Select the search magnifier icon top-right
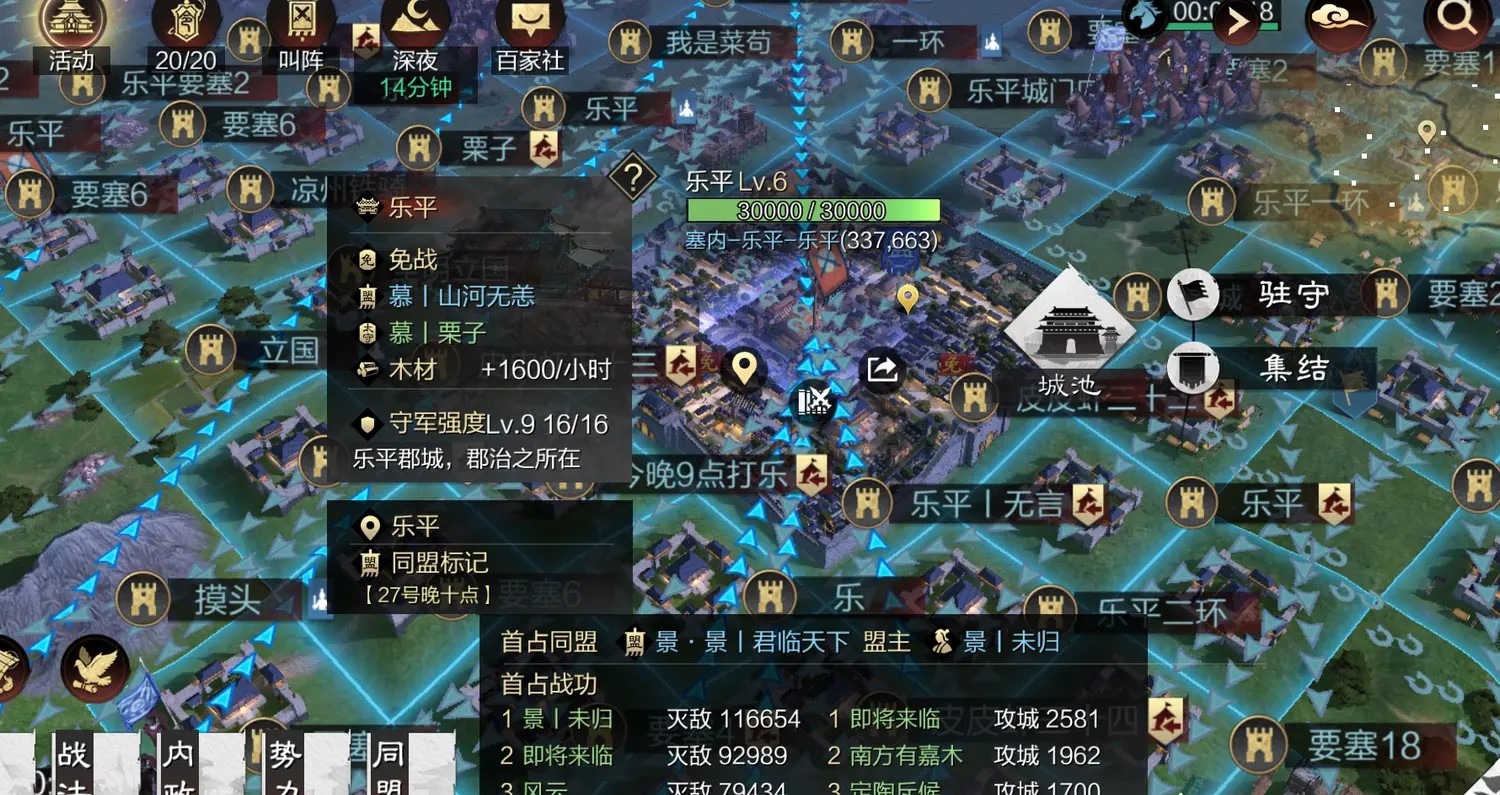The width and height of the screenshot is (1500, 795). (x=1455, y=20)
